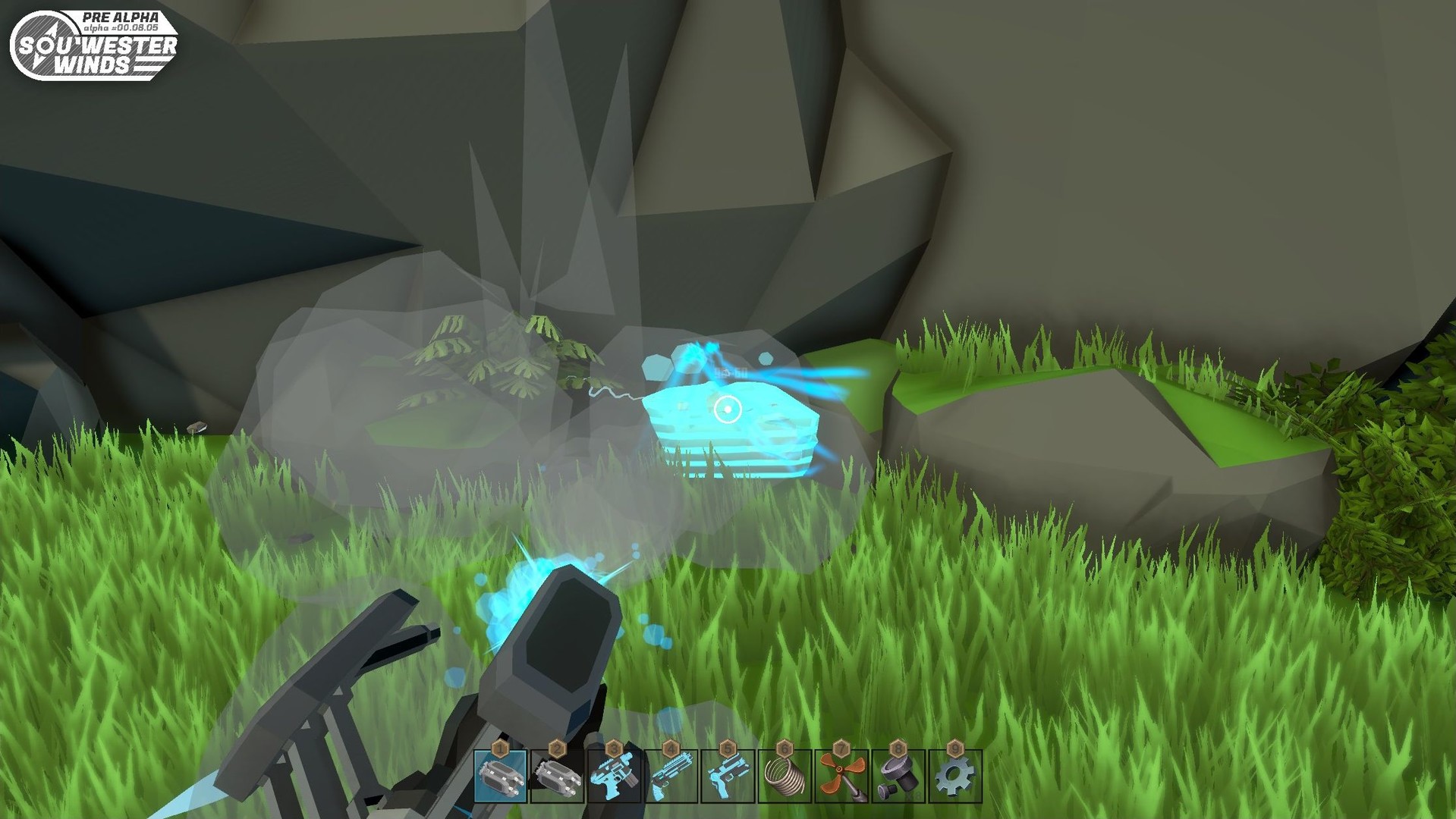Select the bolts item in slot 8
Screen dimensions: 1456x819
click(x=899, y=777)
